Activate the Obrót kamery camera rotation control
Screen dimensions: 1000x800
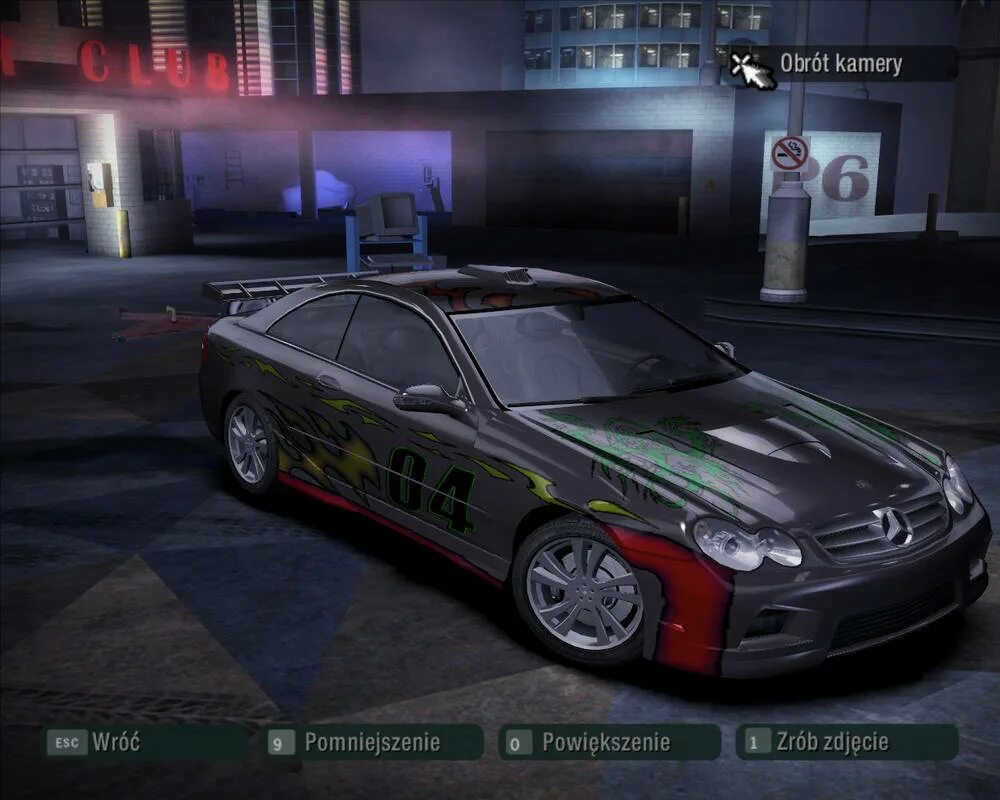[840, 65]
